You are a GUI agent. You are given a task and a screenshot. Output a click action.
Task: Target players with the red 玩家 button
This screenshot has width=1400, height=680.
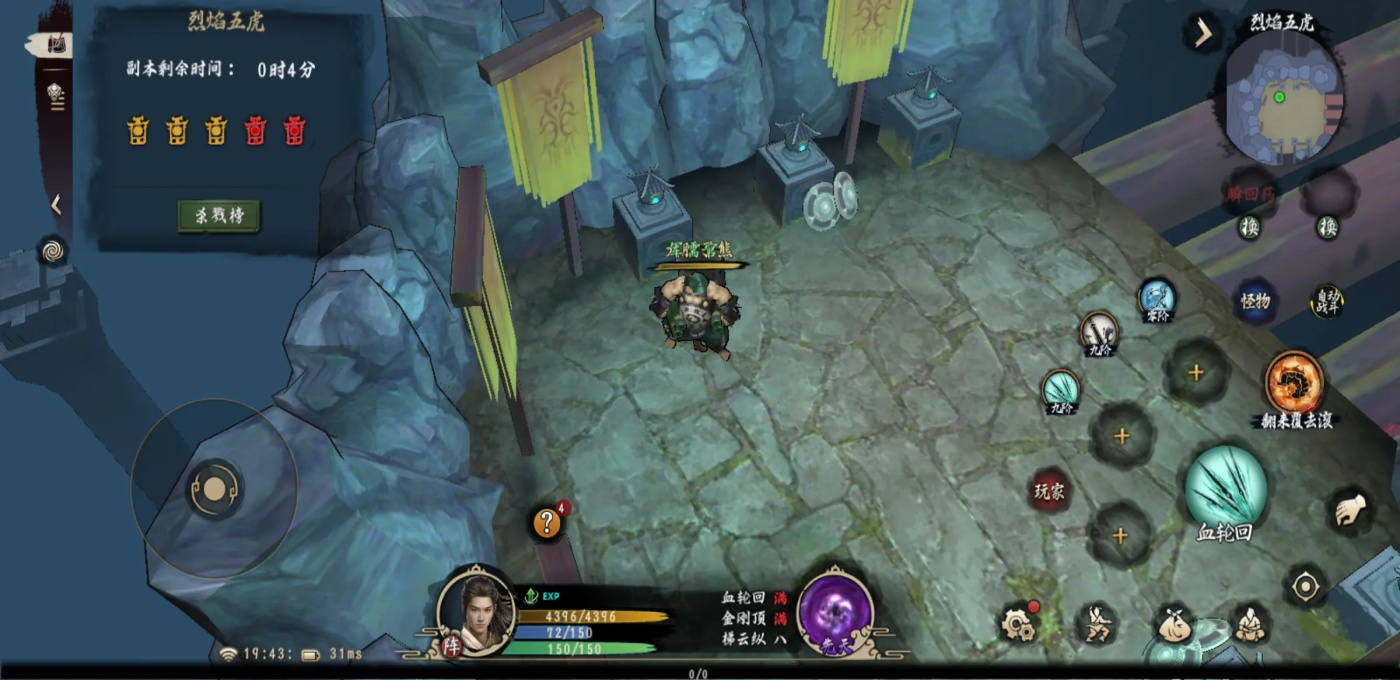coord(1049,490)
